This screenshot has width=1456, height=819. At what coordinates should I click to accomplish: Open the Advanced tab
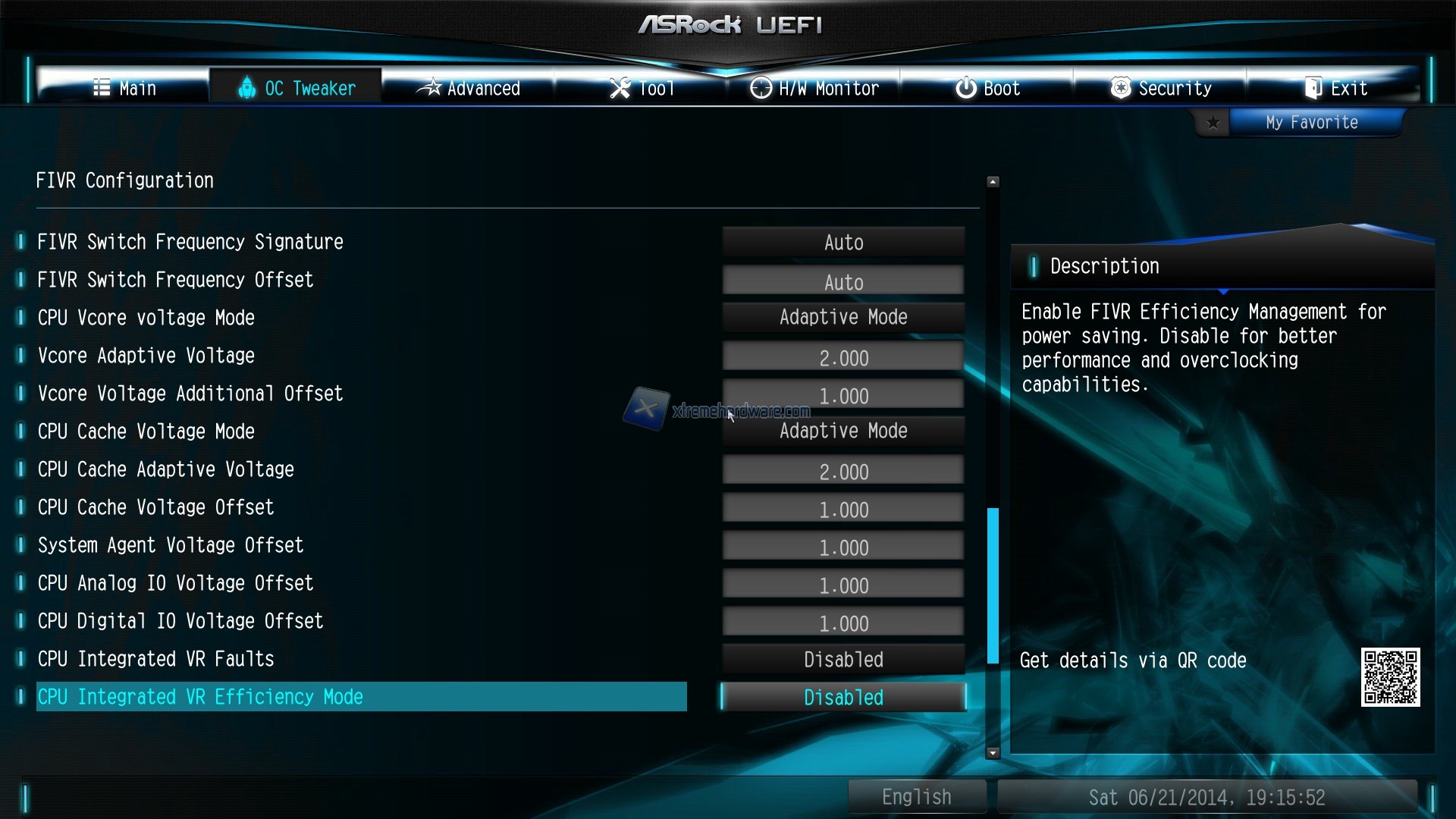pos(469,88)
